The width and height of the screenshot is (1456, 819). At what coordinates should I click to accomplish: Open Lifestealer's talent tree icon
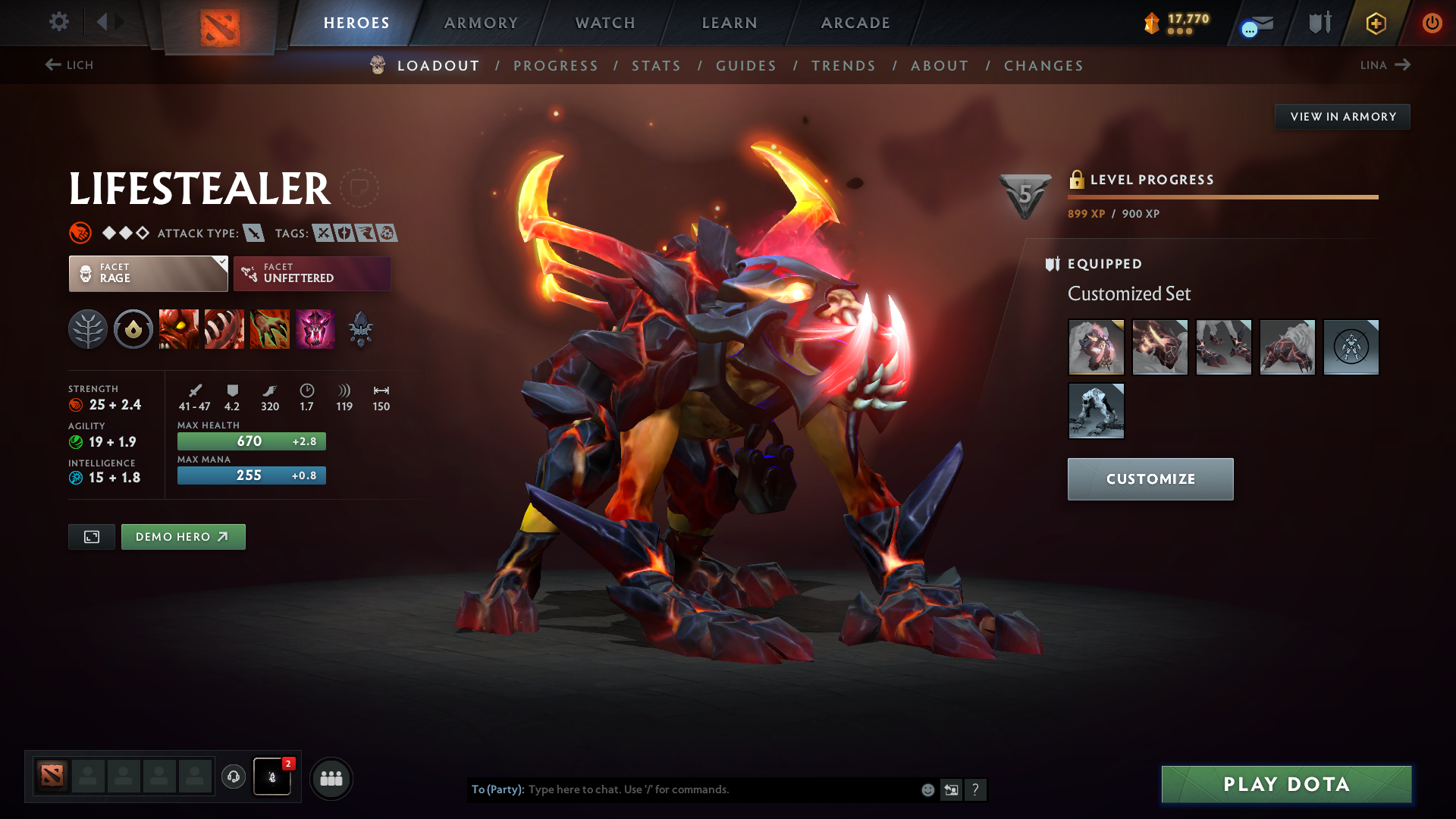(88, 329)
